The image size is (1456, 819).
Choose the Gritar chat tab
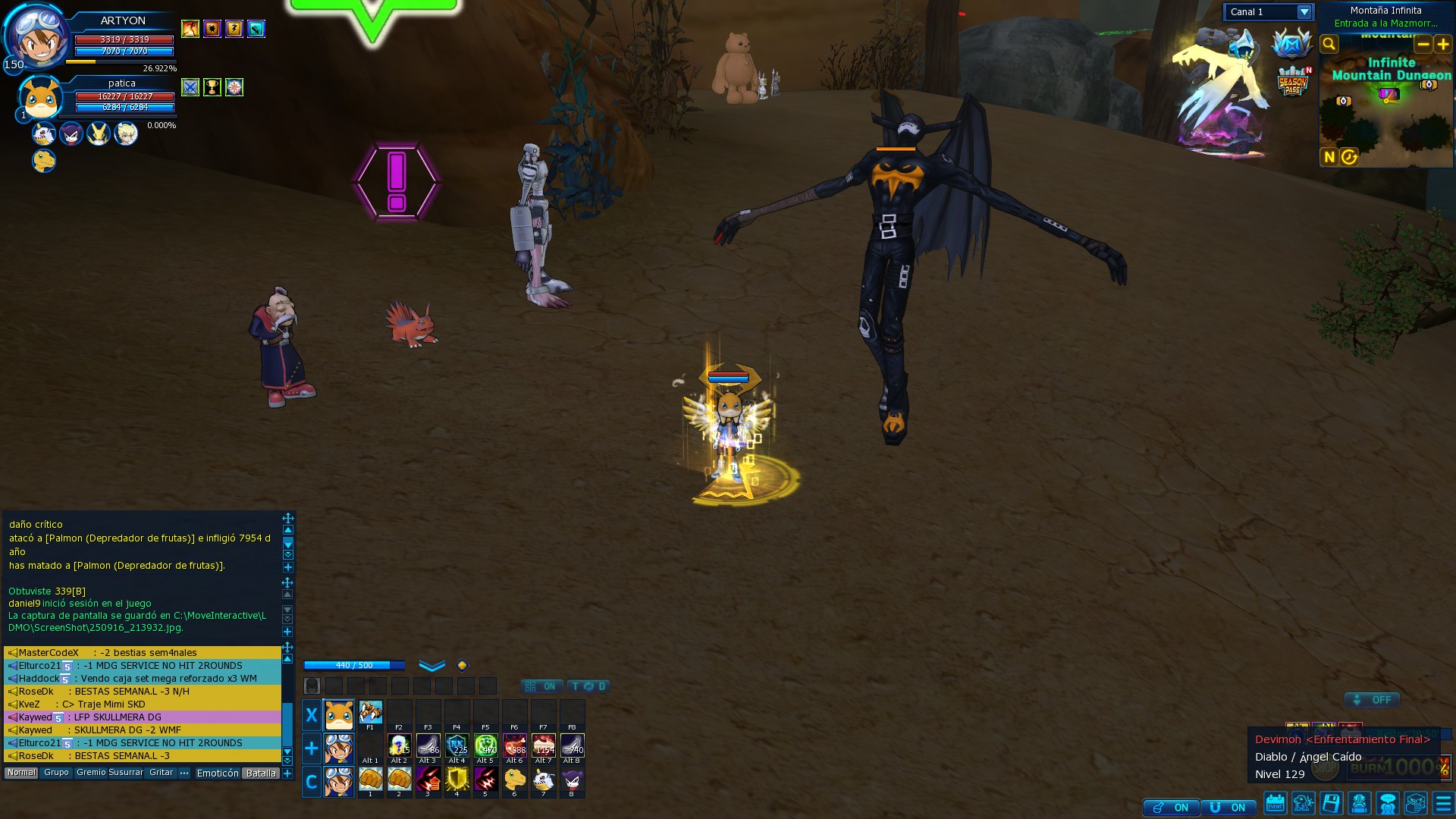click(161, 773)
